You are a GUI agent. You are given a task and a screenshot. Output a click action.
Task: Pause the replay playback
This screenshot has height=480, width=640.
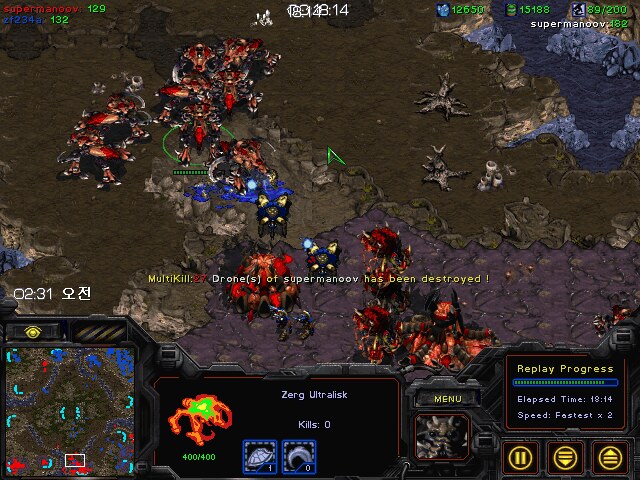pos(520,457)
